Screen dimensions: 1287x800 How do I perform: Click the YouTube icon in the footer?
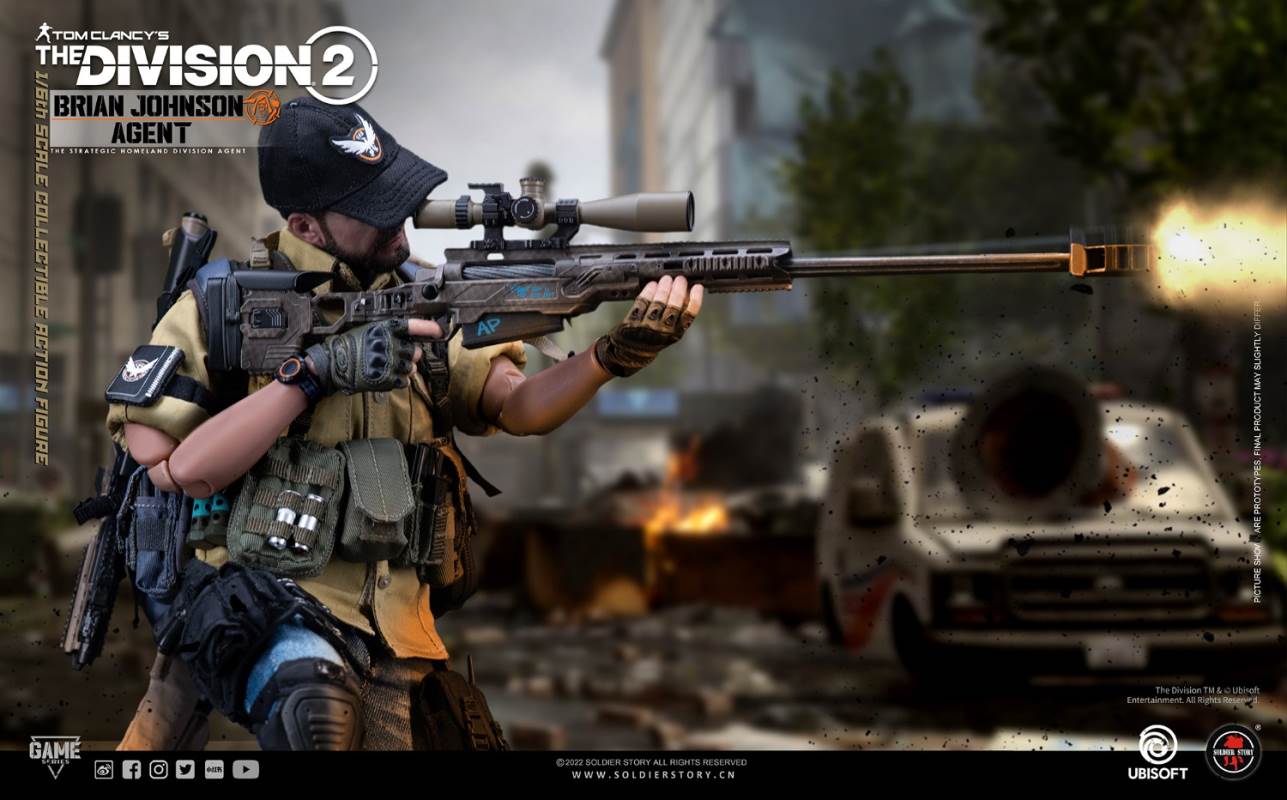tap(245, 769)
